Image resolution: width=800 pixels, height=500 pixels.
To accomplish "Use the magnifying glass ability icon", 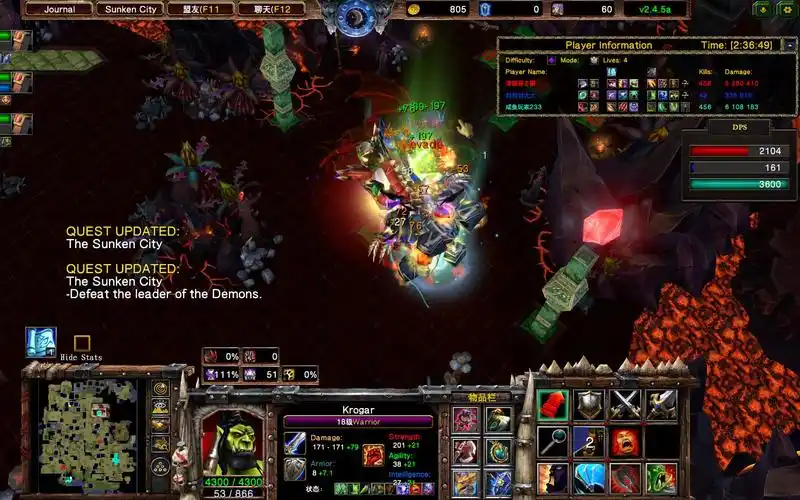I will click(x=553, y=440).
